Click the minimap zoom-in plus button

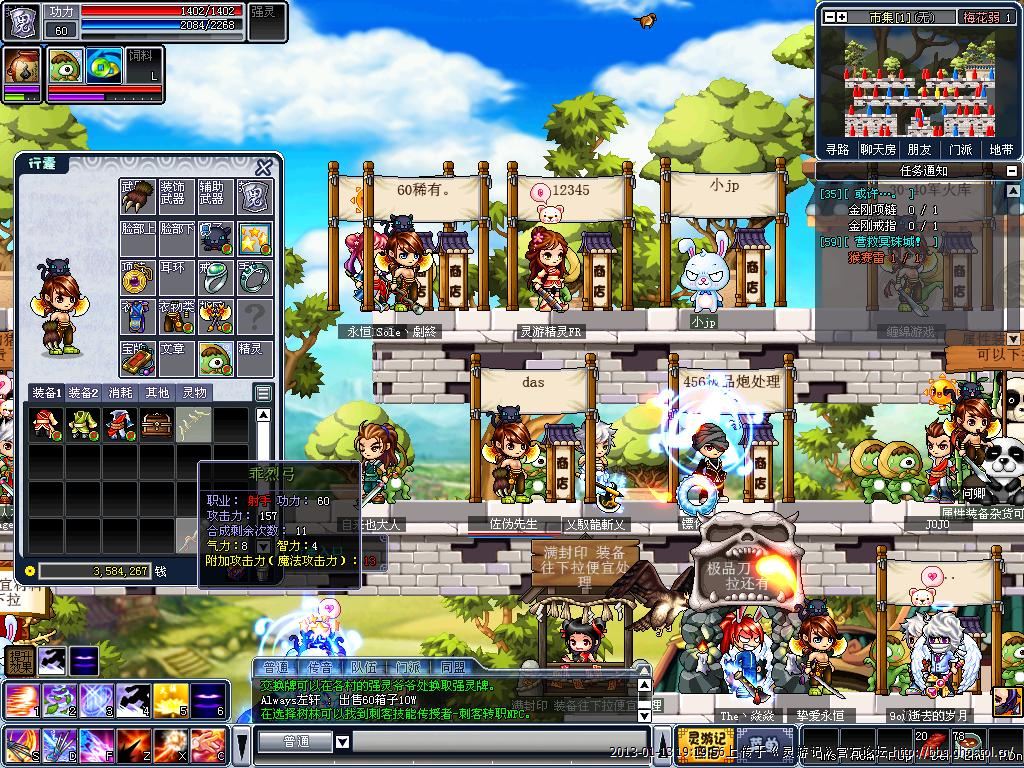(x=842, y=17)
